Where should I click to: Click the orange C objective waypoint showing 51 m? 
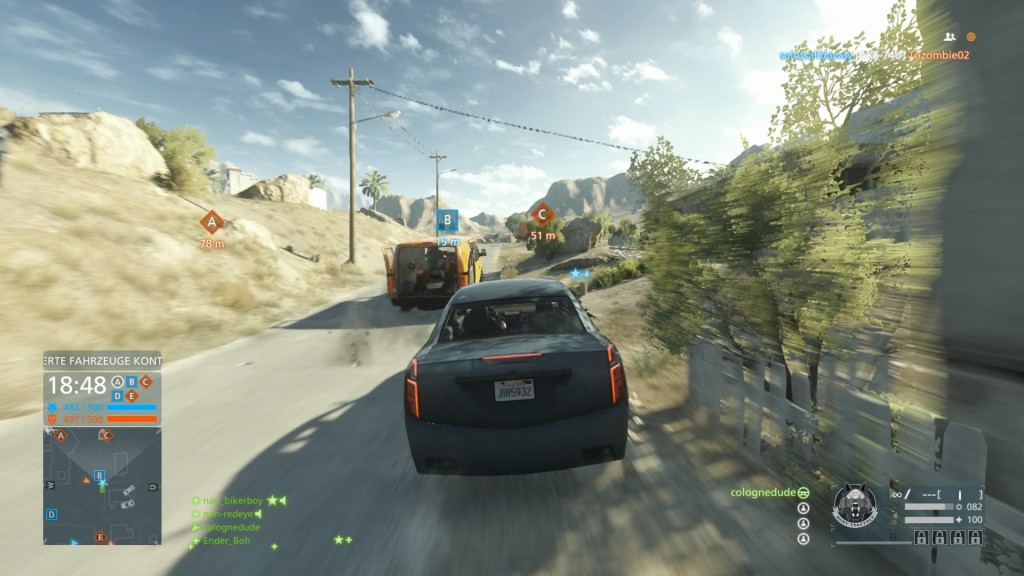pyautogui.click(x=542, y=213)
